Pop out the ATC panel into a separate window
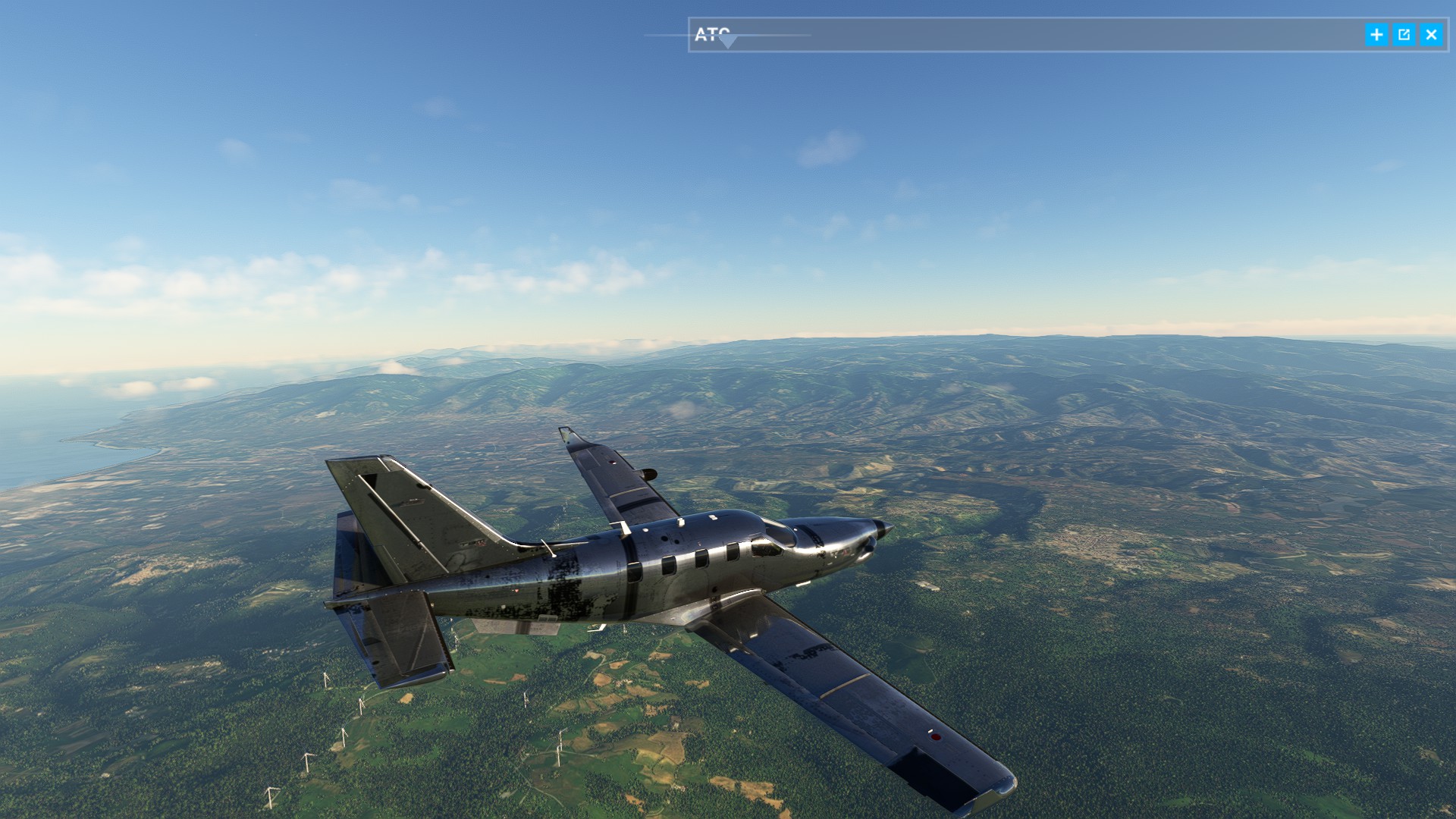 tap(1404, 35)
